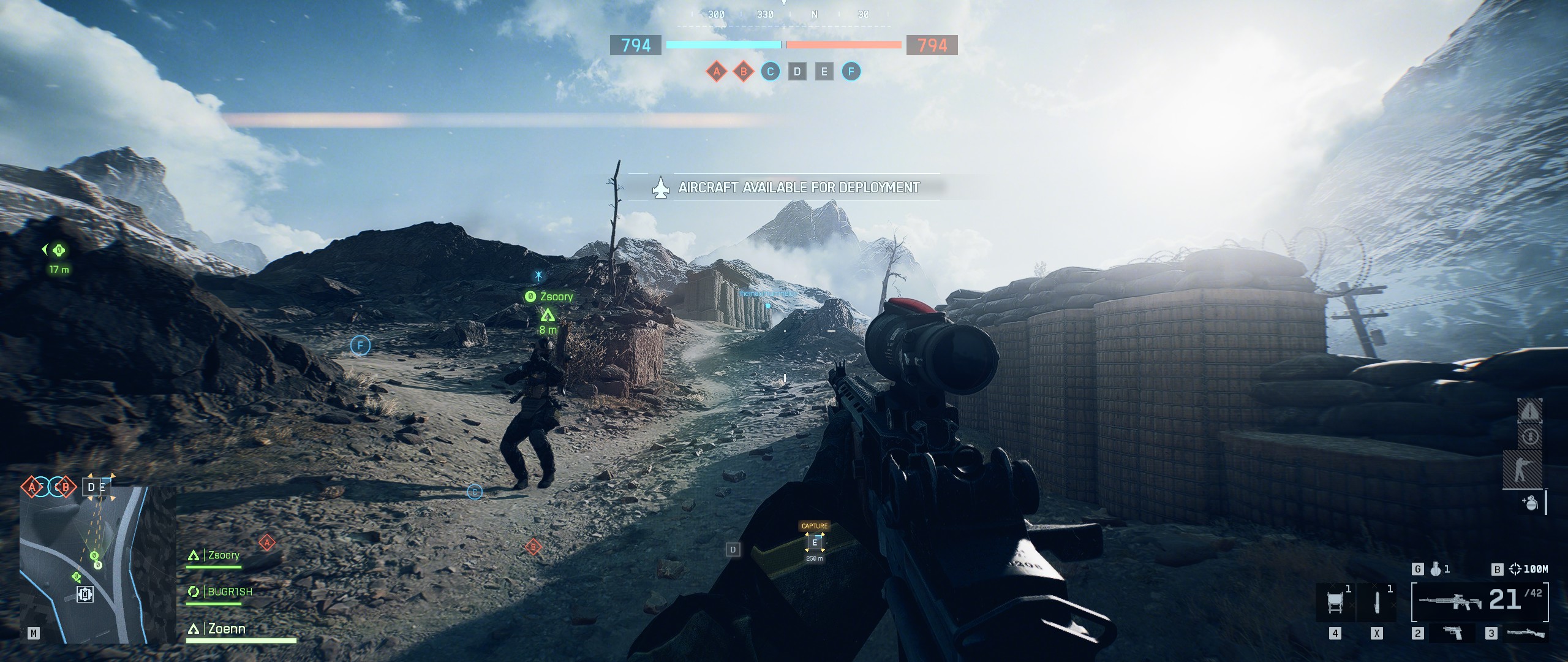The height and width of the screenshot is (662, 1568).
Task: Switch to the shotgun weapon slot
Action: (x=1526, y=633)
